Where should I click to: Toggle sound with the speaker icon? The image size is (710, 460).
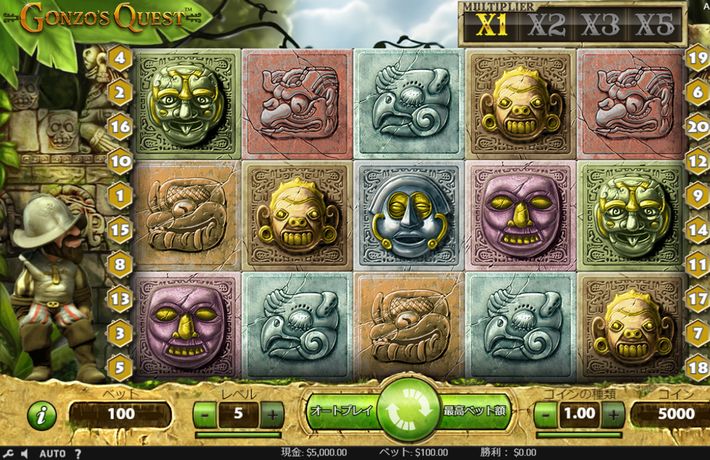click(22, 453)
